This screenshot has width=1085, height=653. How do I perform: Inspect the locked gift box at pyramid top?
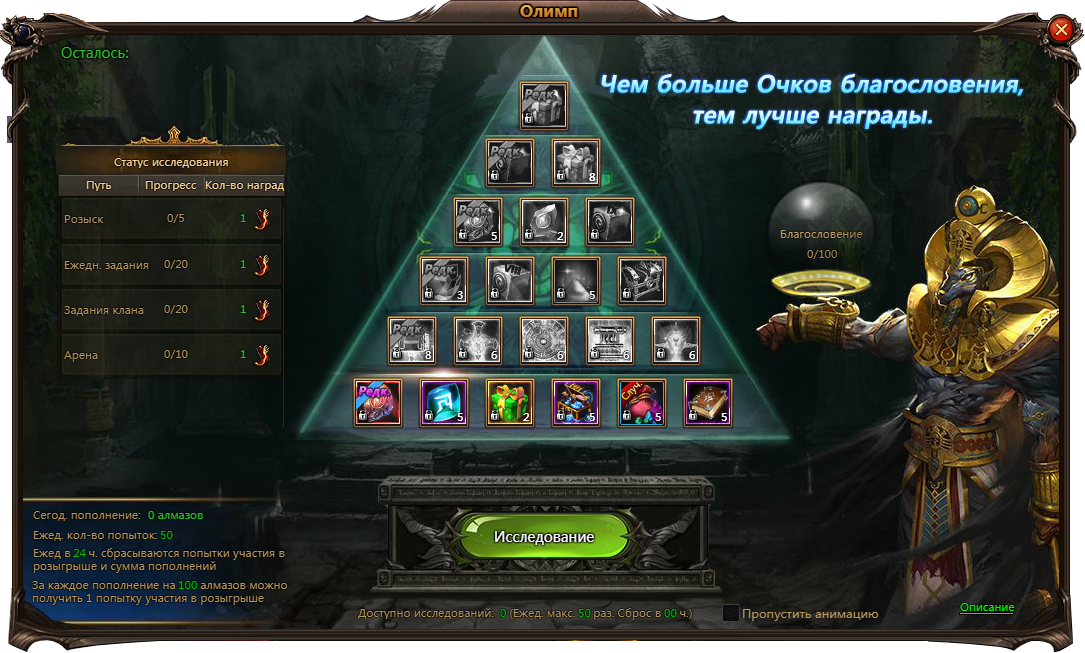543,105
